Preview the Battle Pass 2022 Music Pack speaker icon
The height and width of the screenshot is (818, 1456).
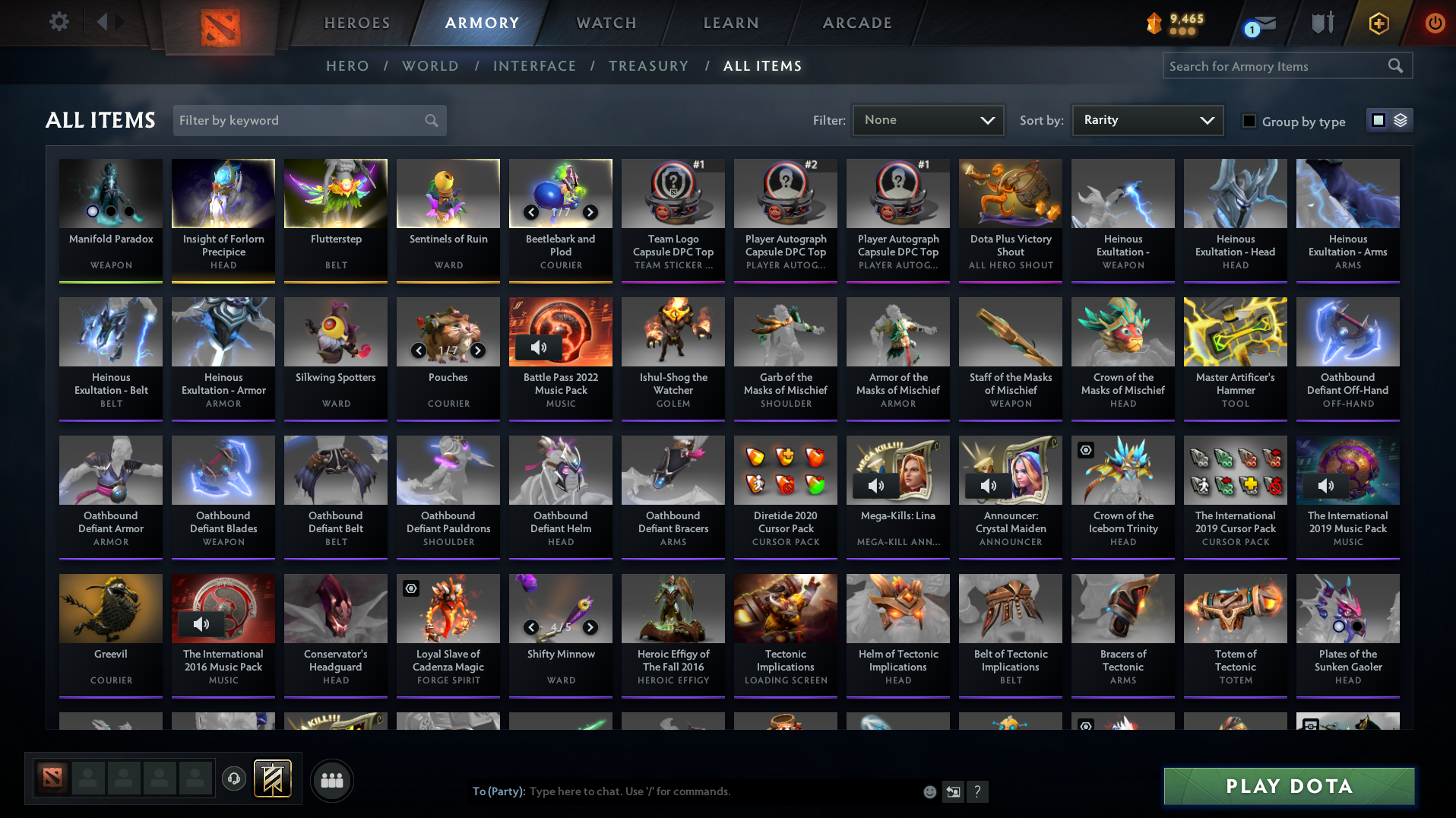point(540,347)
